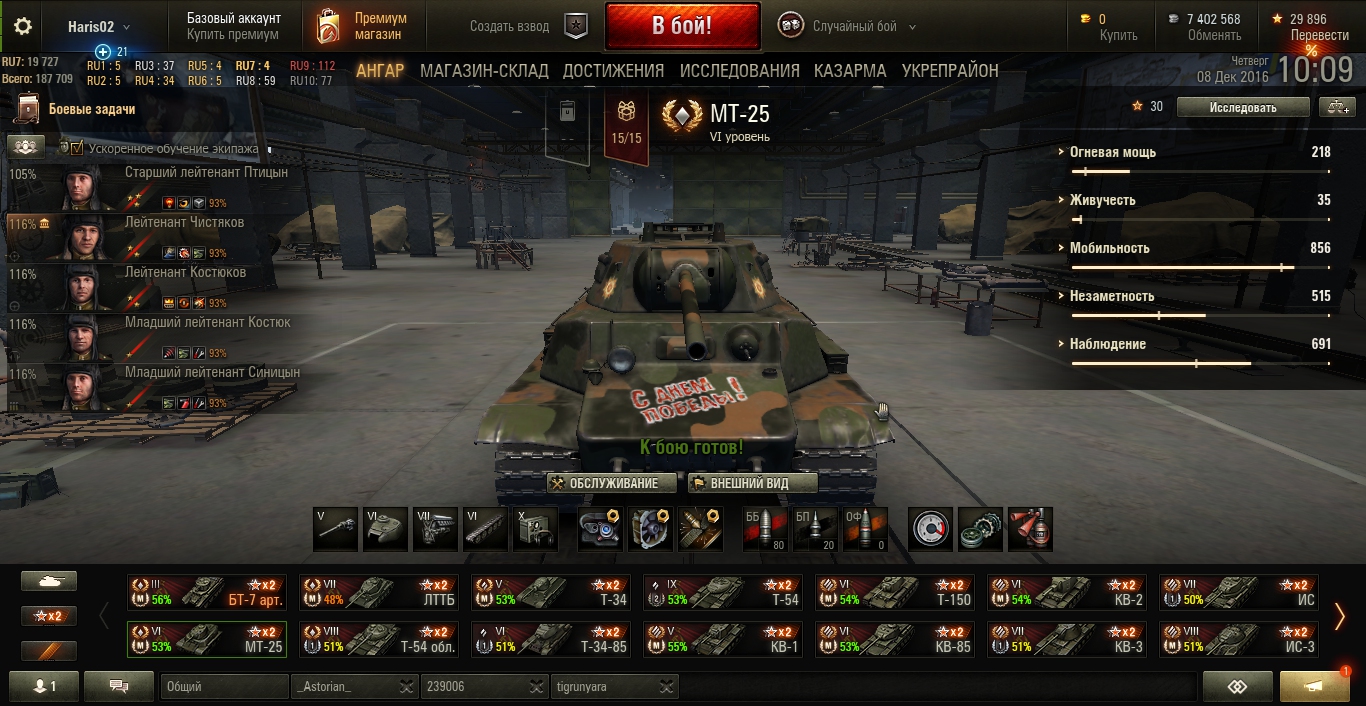Open the Премиум магазин shop
This screenshot has width=1366, height=706.
[x=363, y=26]
